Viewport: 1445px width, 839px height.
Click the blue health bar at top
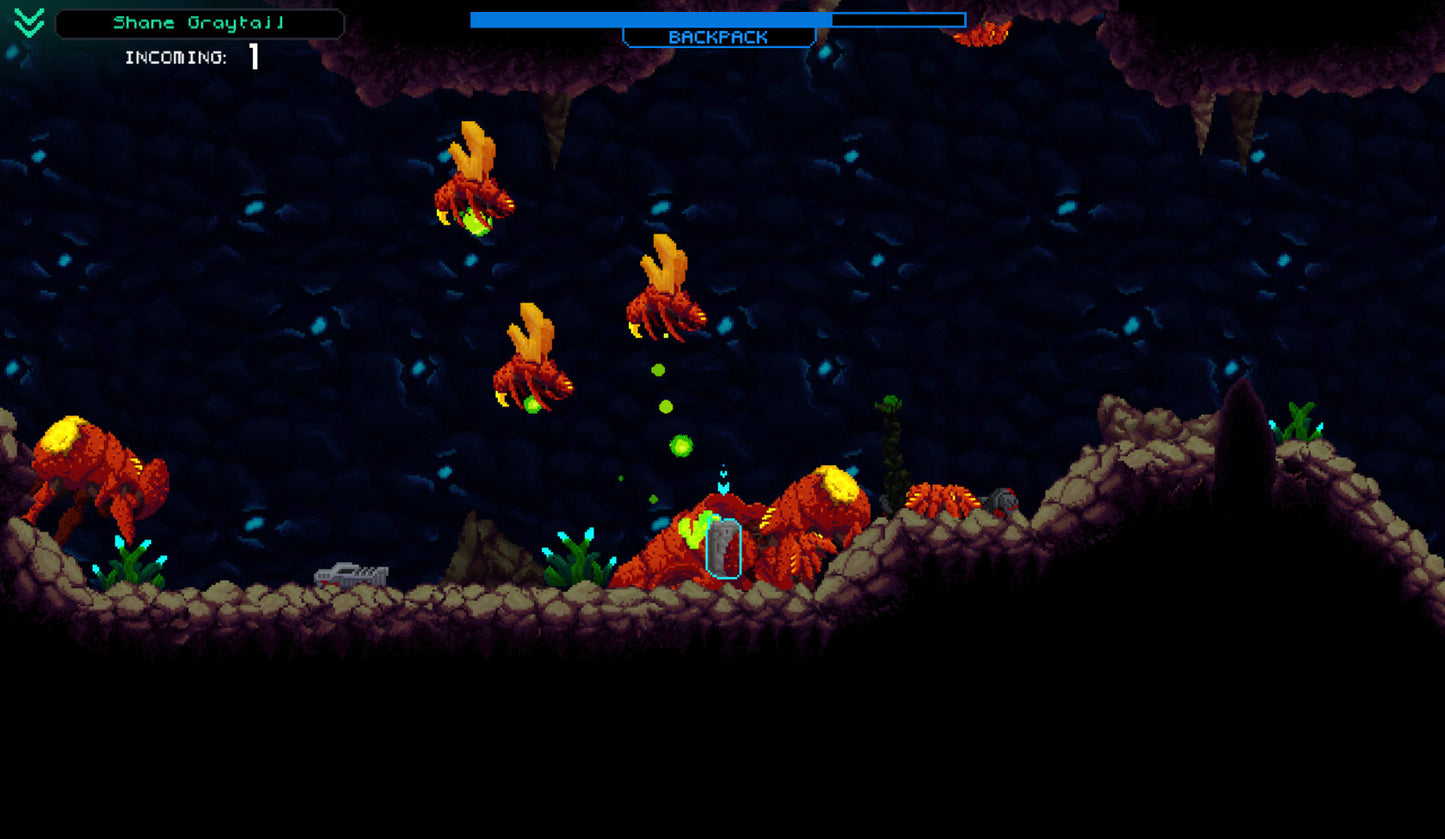[650, 19]
